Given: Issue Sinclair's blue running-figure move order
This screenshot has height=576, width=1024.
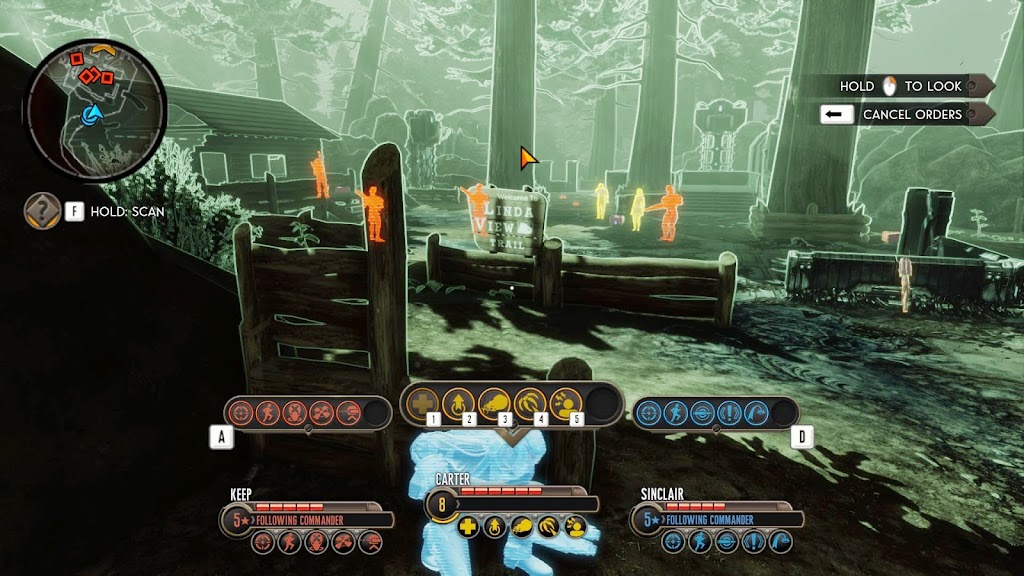Looking at the screenshot, I should click(676, 412).
